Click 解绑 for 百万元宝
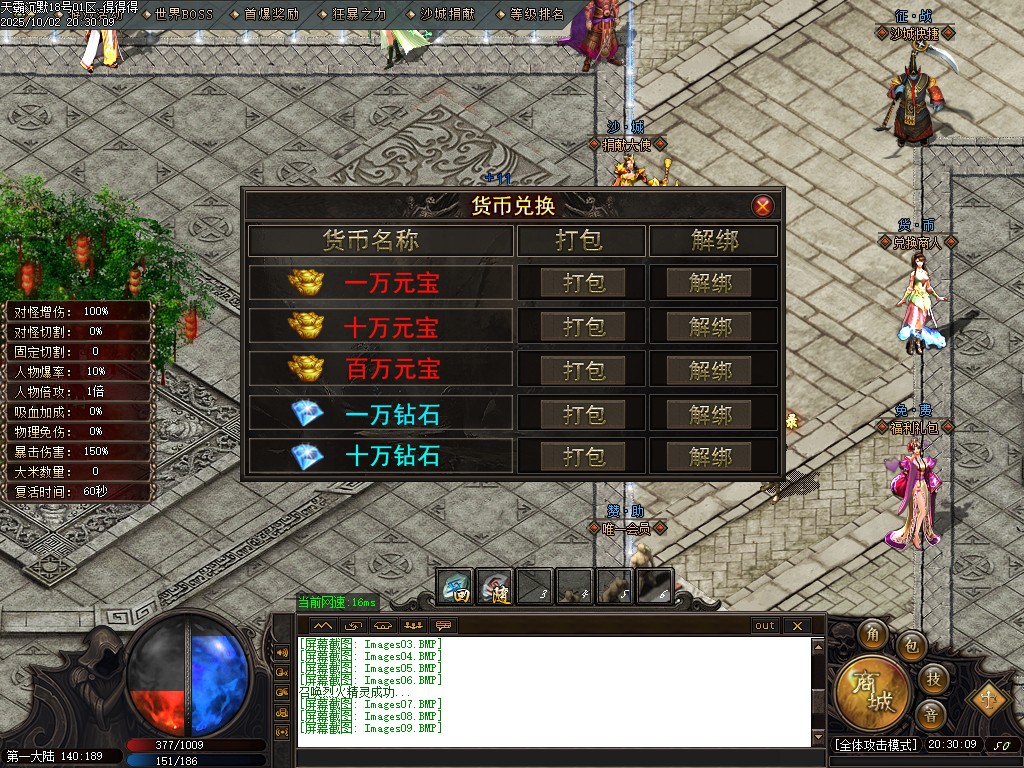The width and height of the screenshot is (1024, 768). pyautogui.click(x=711, y=370)
